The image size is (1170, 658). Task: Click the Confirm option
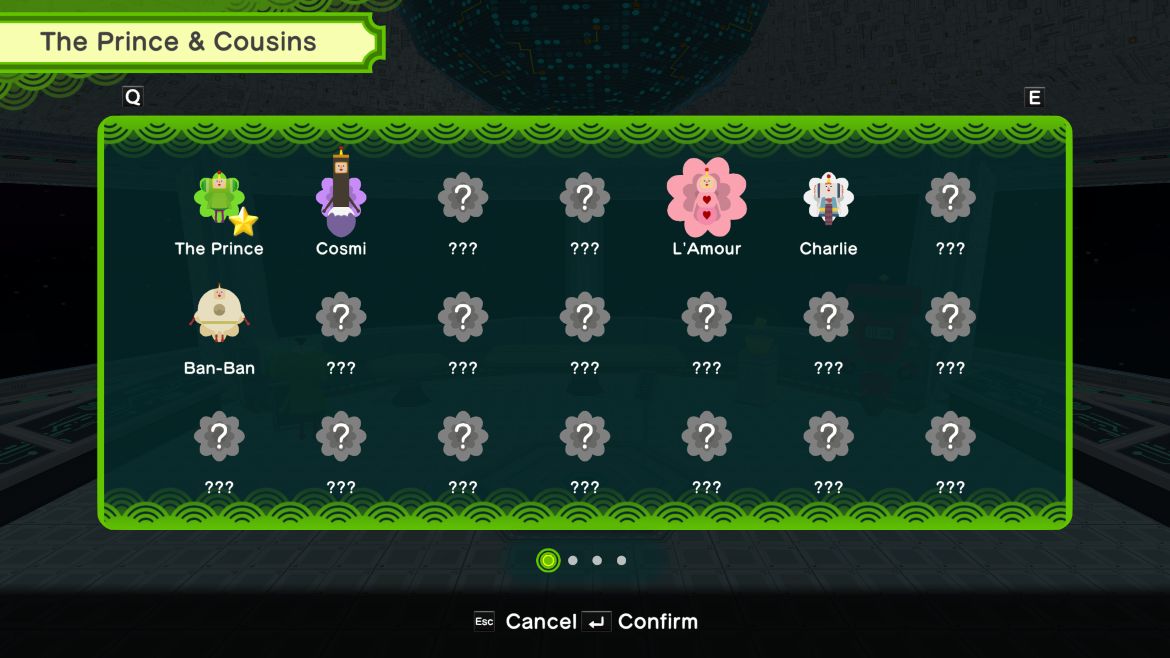643,621
